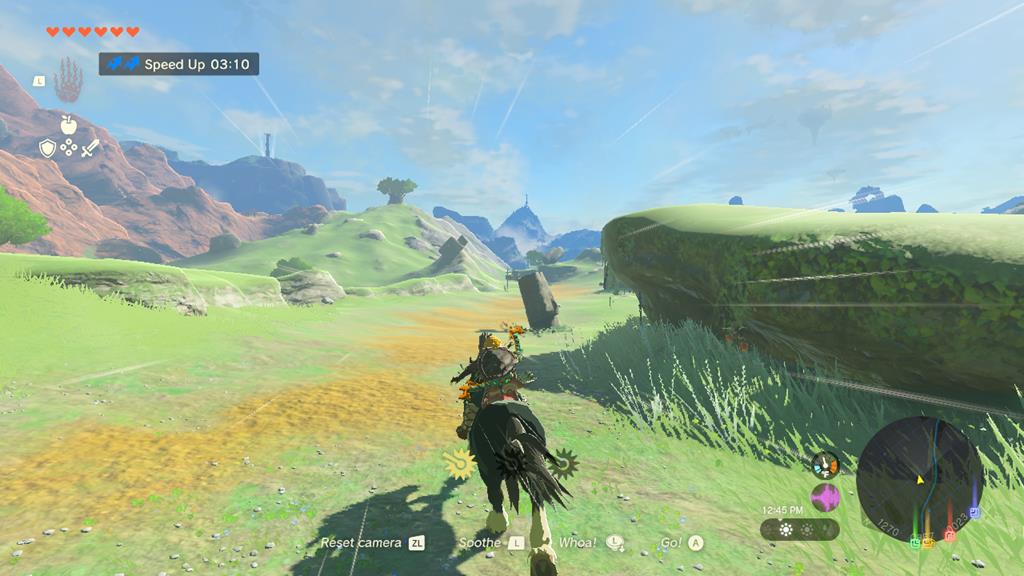Click the green map marker on minimap

point(914,541)
